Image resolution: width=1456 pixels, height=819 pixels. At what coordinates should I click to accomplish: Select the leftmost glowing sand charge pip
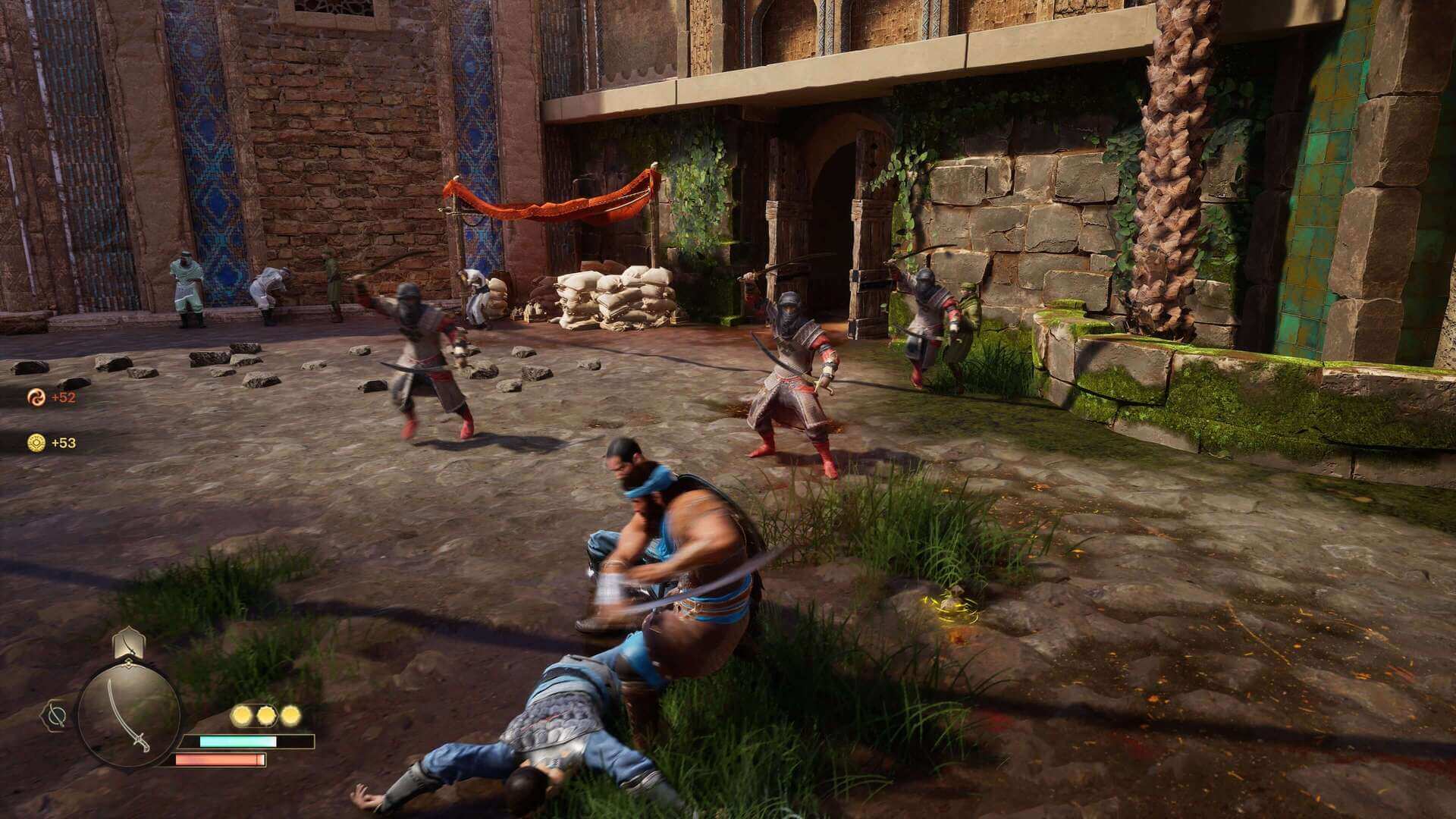pos(243,715)
